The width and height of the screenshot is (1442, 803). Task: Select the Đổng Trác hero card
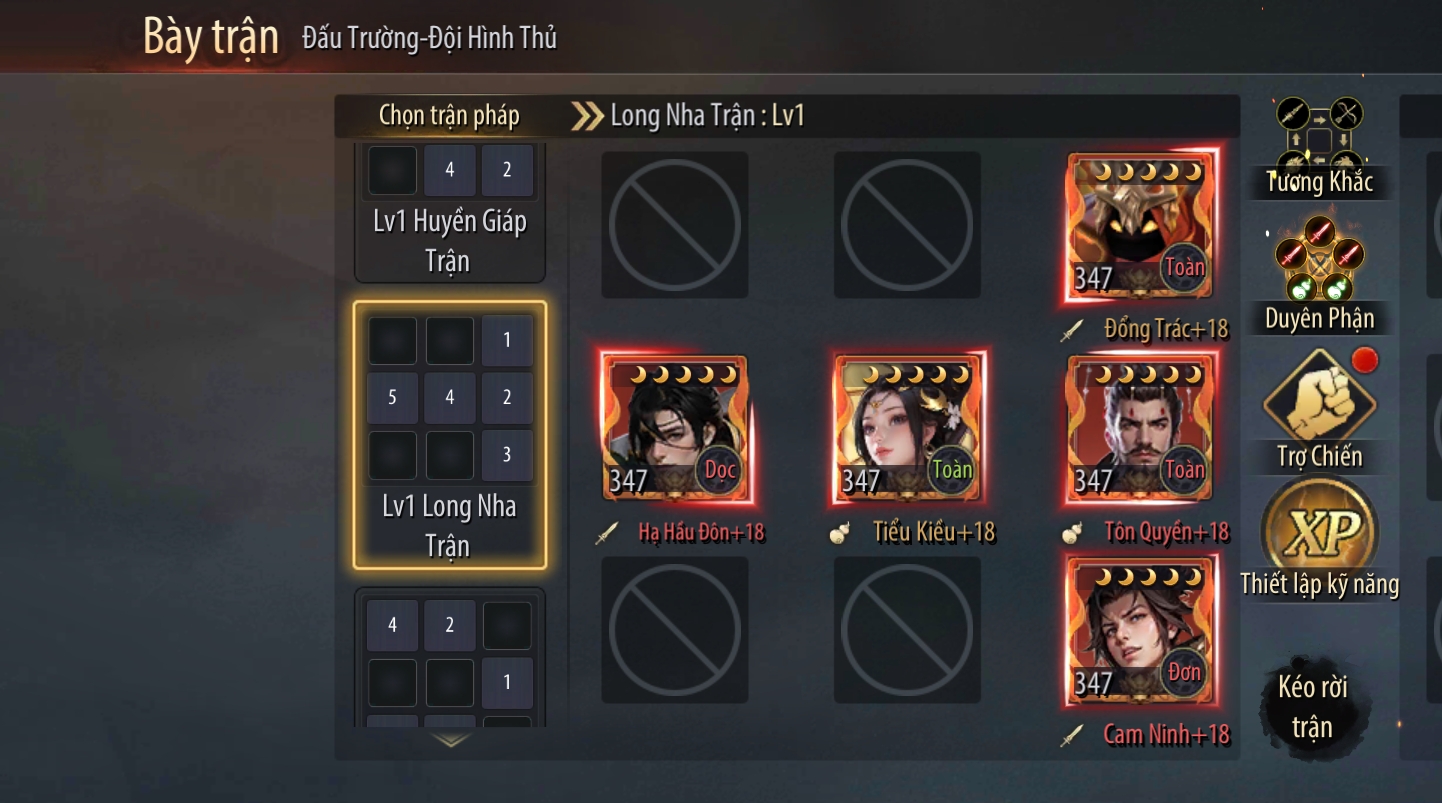pos(1141,226)
